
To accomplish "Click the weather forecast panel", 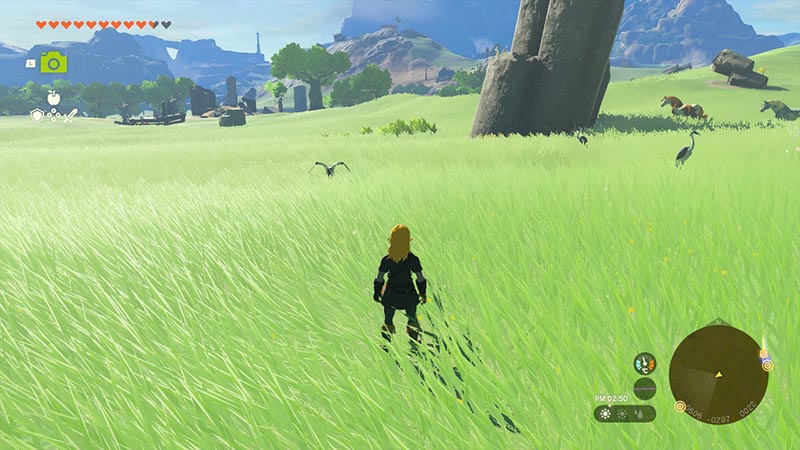I will 624,413.
